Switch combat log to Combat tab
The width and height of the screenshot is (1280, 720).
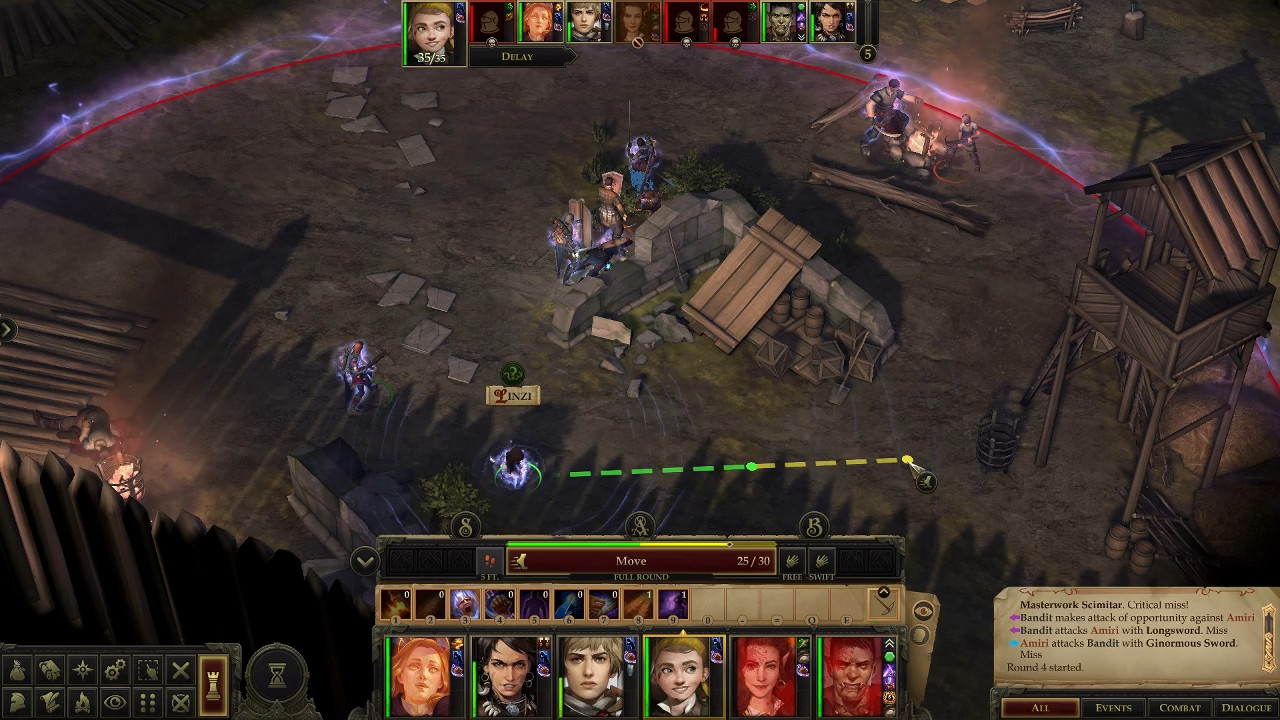coord(1179,708)
